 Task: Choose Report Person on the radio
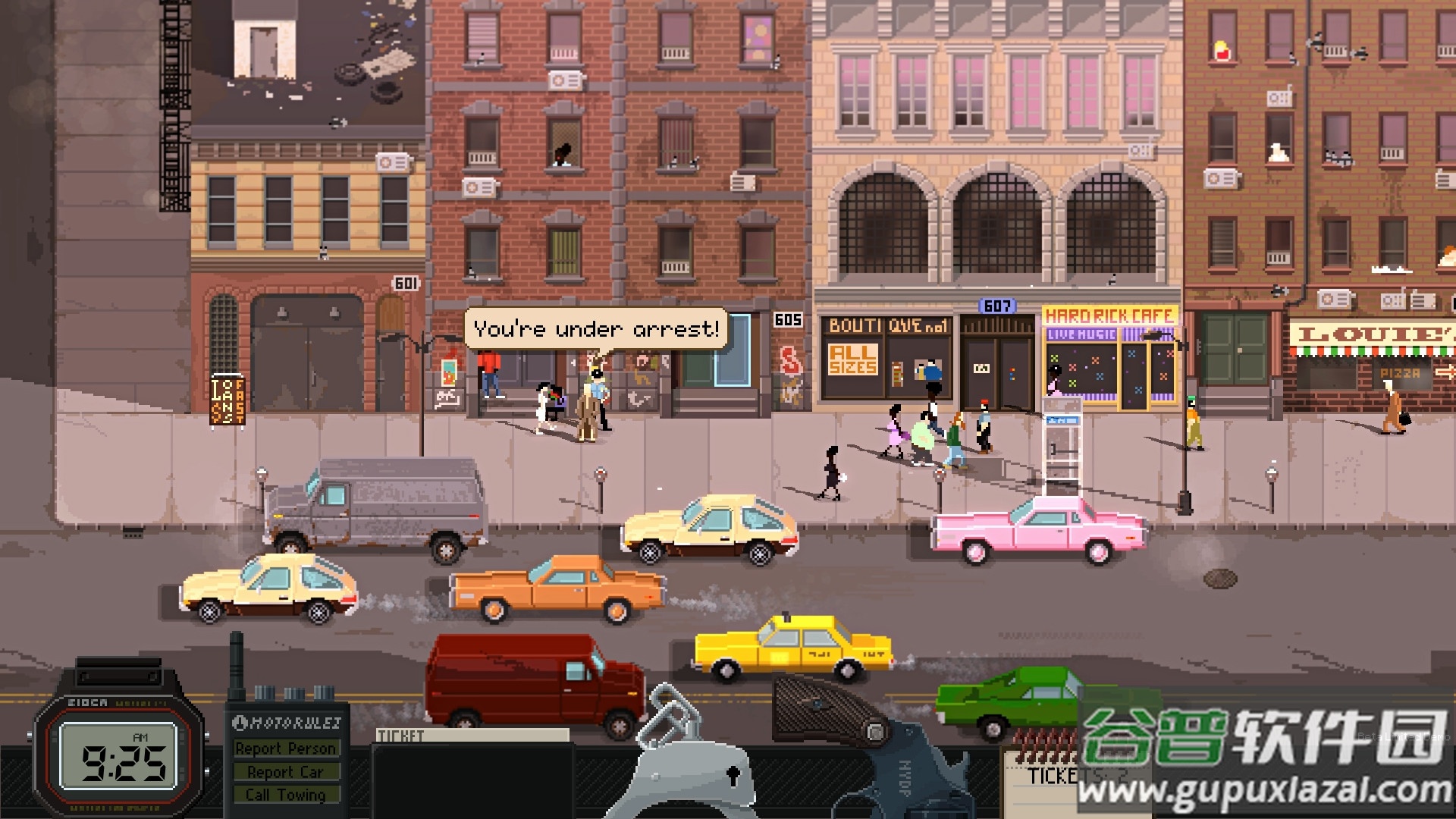pyautogui.click(x=285, y=748)
